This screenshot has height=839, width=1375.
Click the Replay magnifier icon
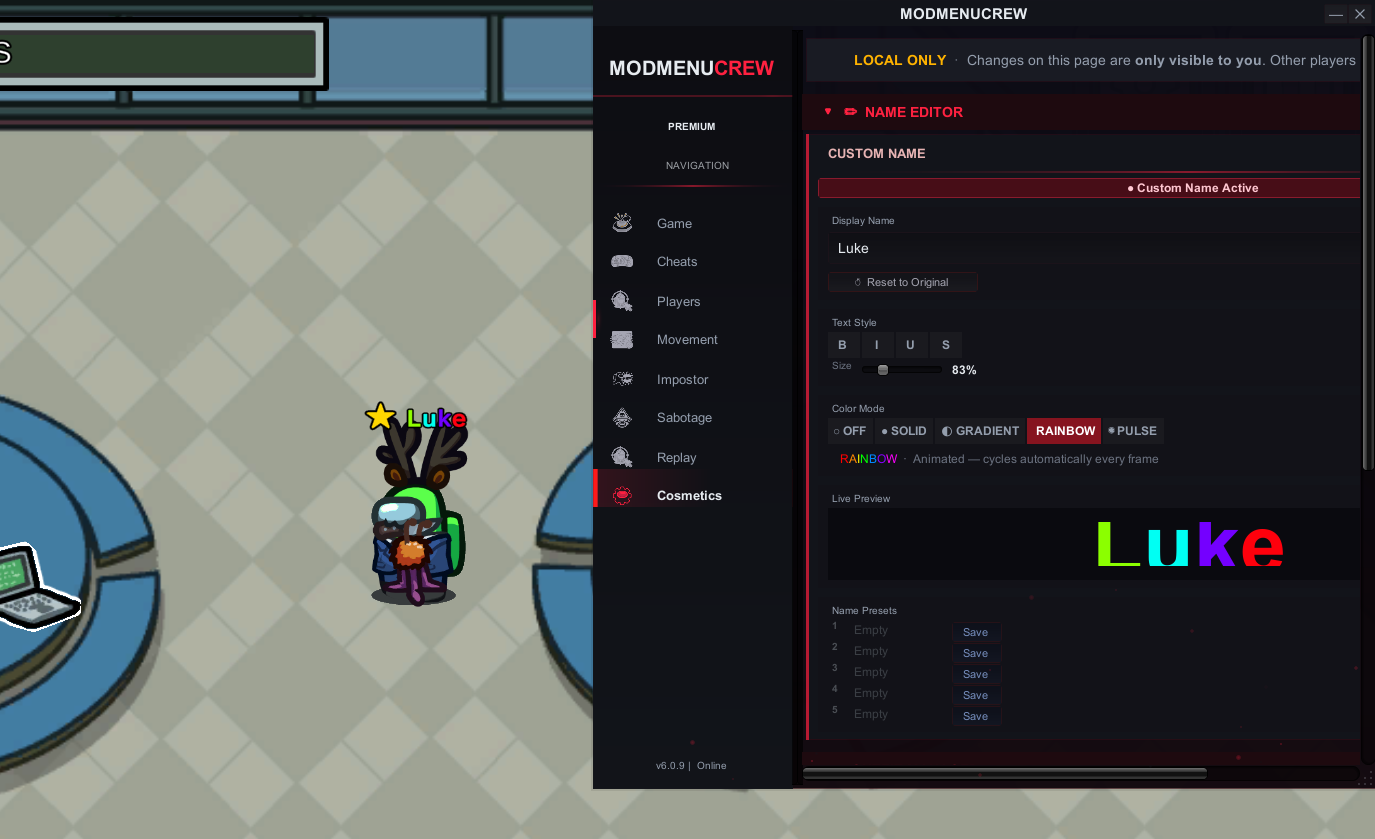click(622, 457)
